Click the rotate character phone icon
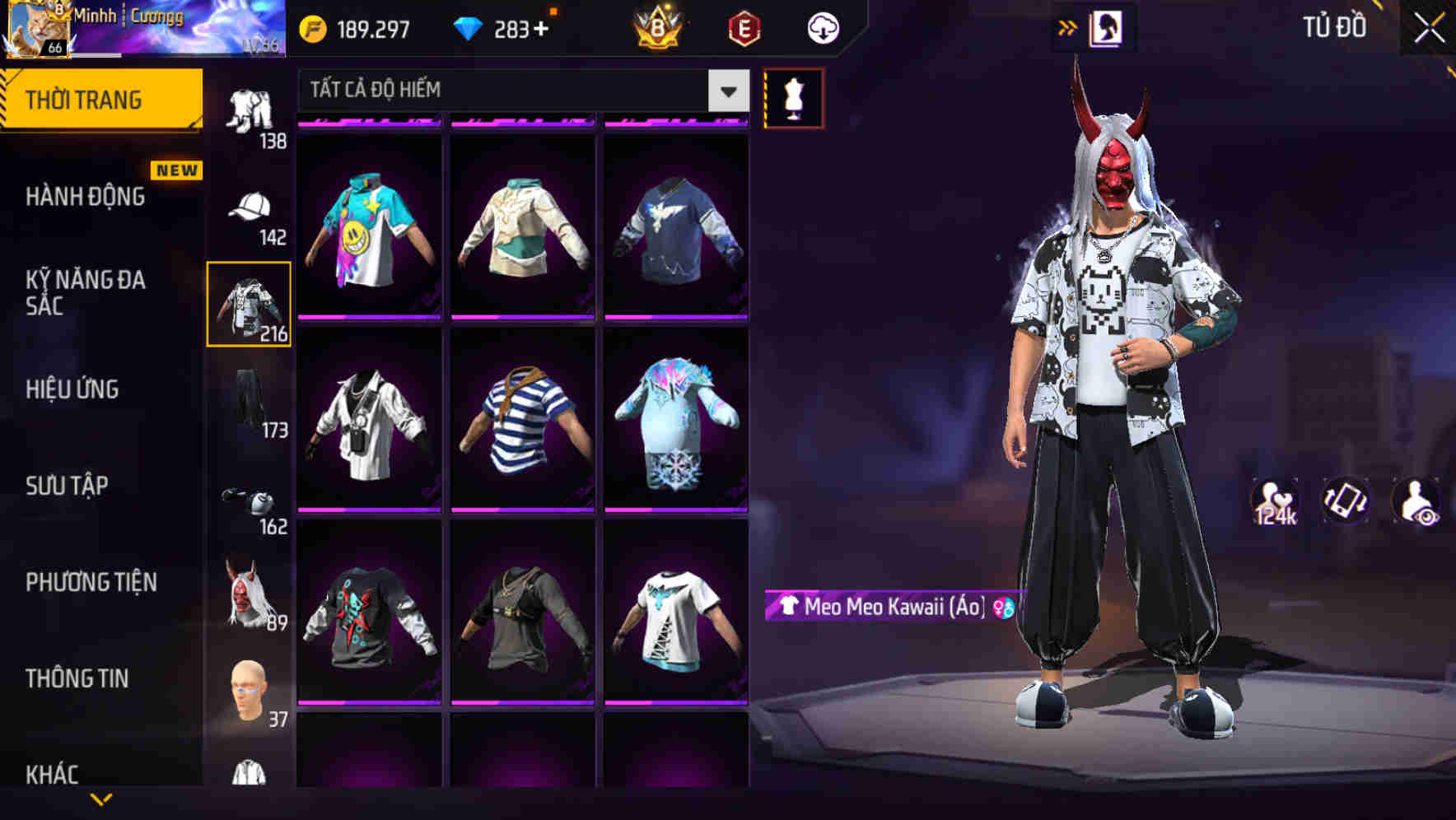The width and height of the screenshot is (1456, 820). pyautogui.click(x=1347, y=501)
